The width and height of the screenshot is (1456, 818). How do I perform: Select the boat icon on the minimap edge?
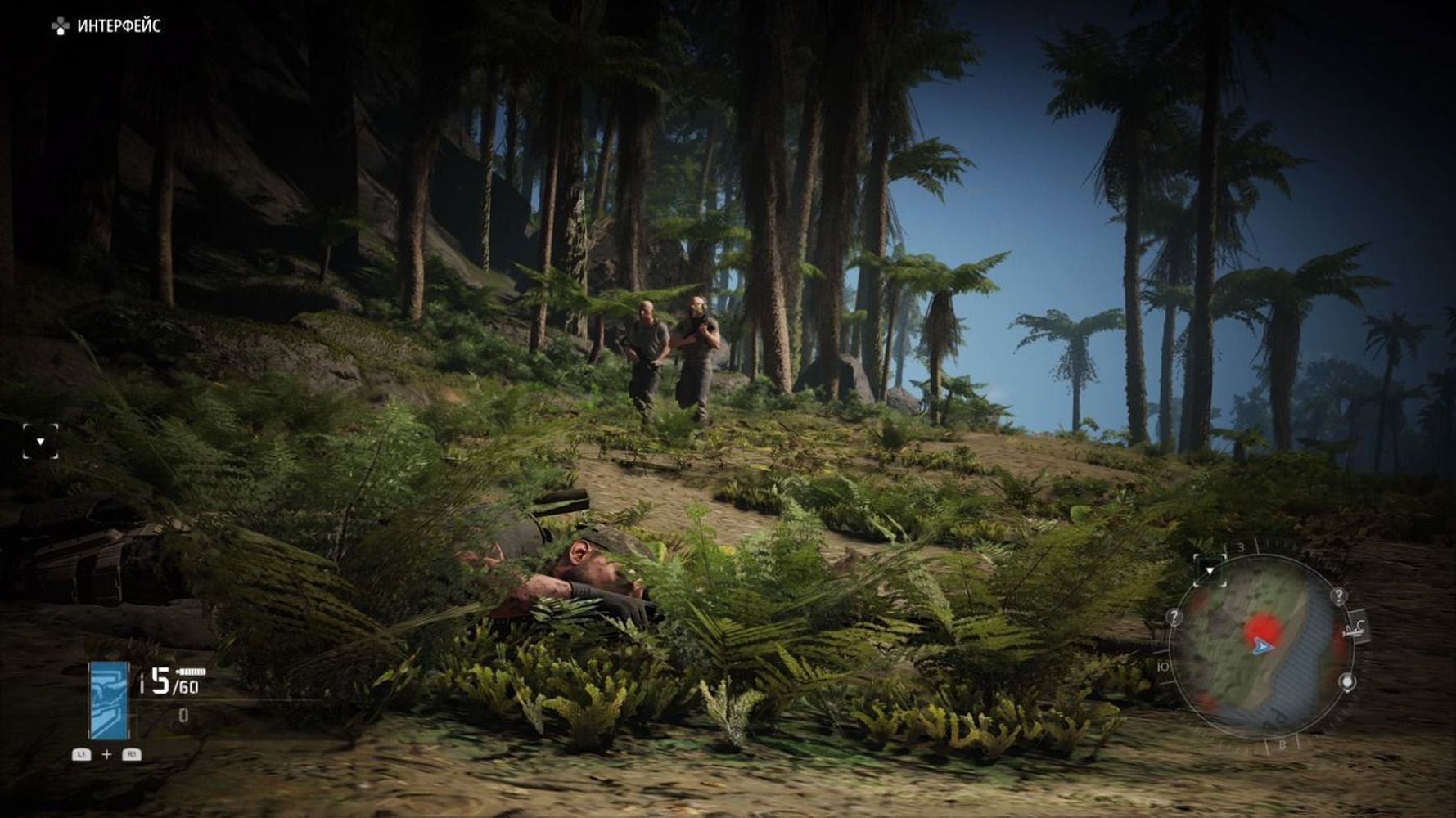[x=1355, y=628]
